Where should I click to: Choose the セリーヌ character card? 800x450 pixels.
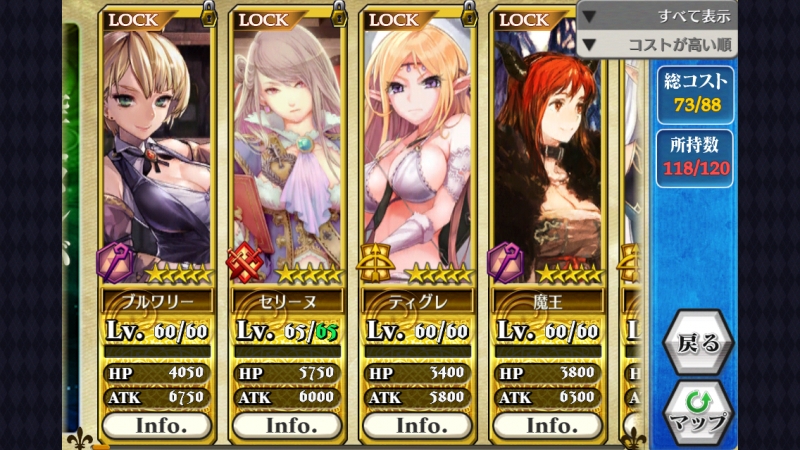287,150
